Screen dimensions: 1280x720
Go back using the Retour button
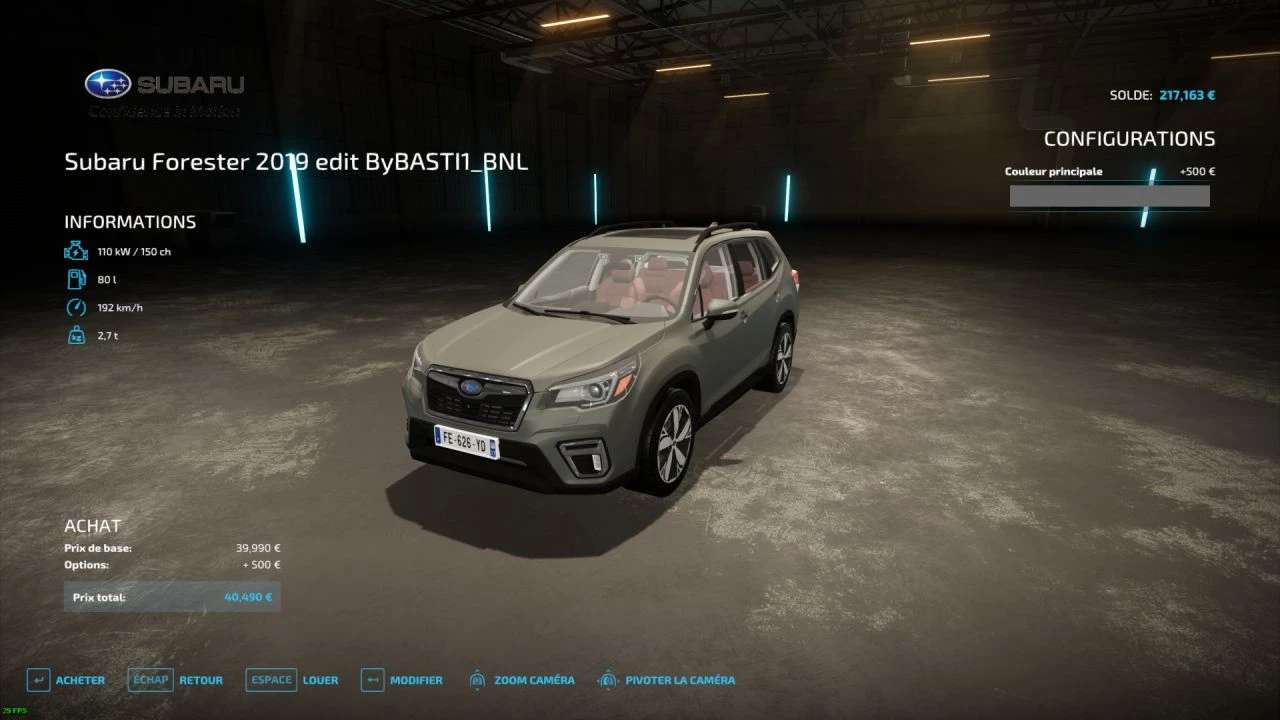point(176,680)
